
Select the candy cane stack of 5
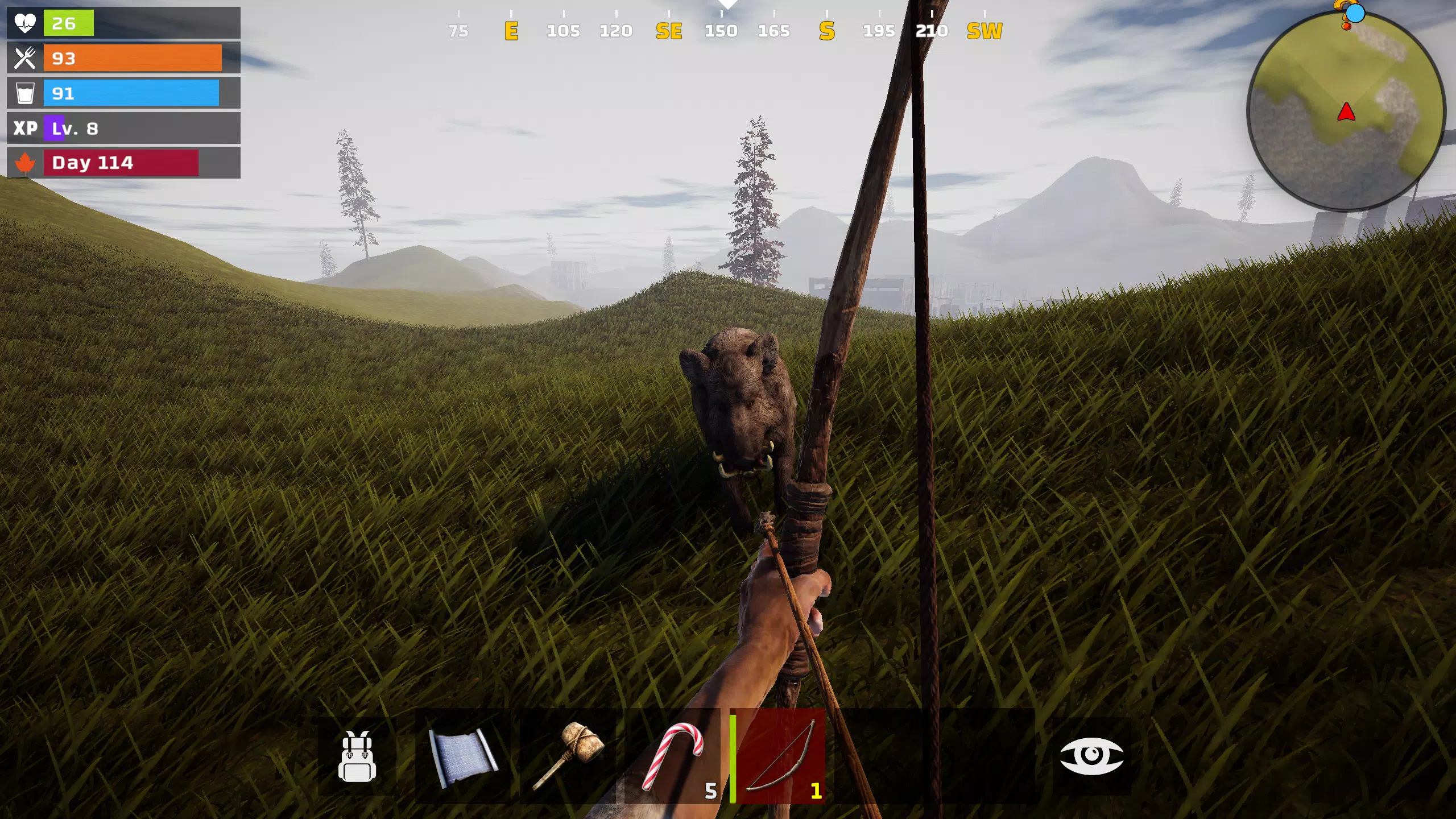click(671, 756)
